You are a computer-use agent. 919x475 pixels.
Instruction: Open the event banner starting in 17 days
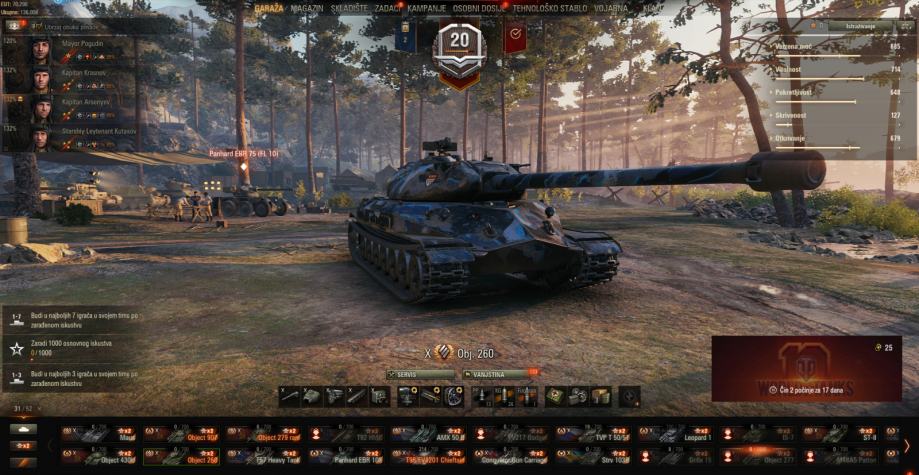806,368
